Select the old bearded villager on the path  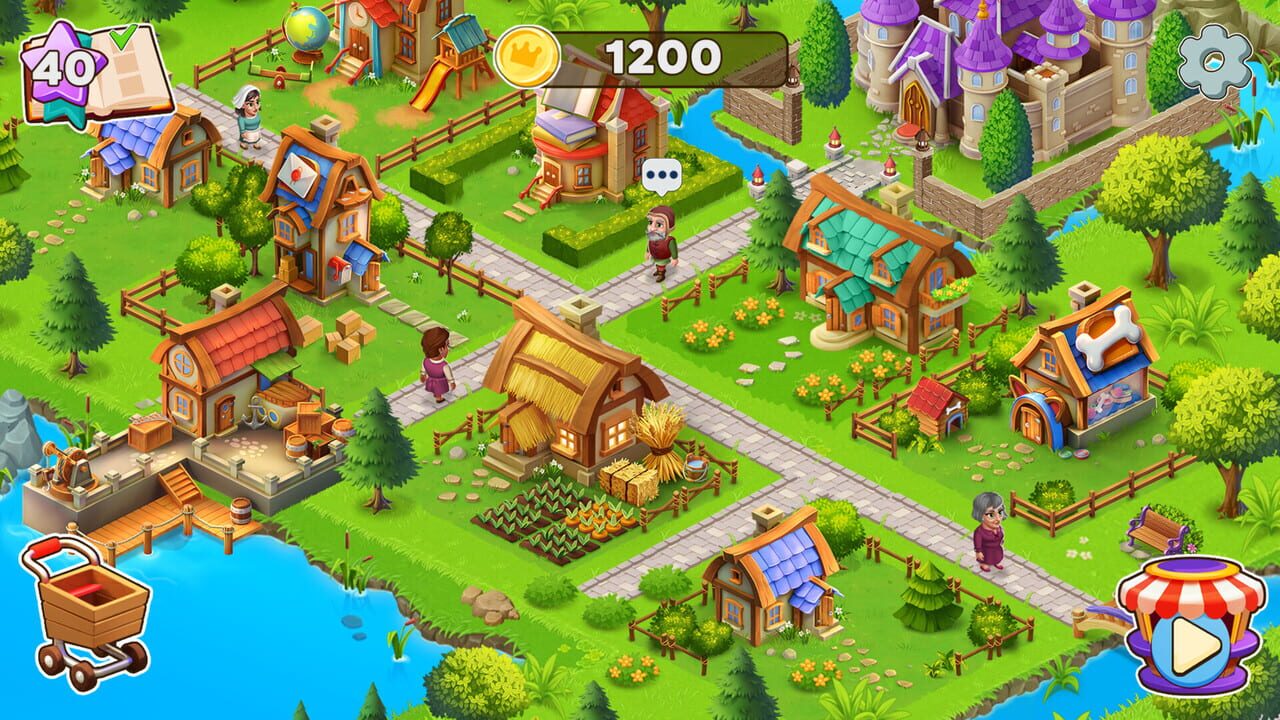point(662,240)
